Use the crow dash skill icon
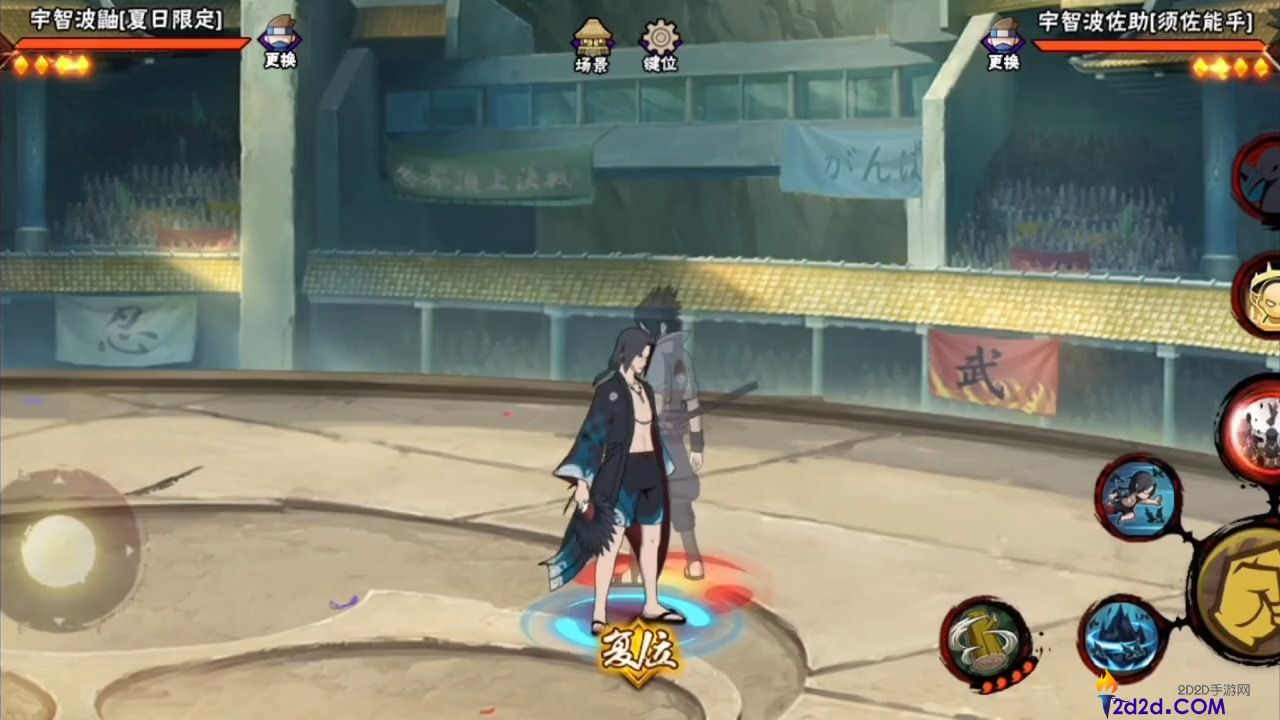This screenshot has width=1280, height=720. [x=1138, y=497]
